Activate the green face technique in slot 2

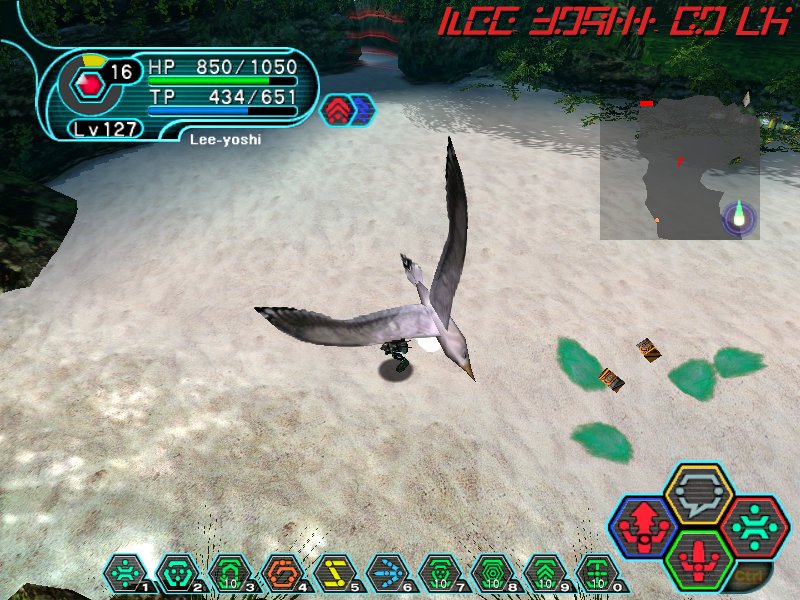177,573
